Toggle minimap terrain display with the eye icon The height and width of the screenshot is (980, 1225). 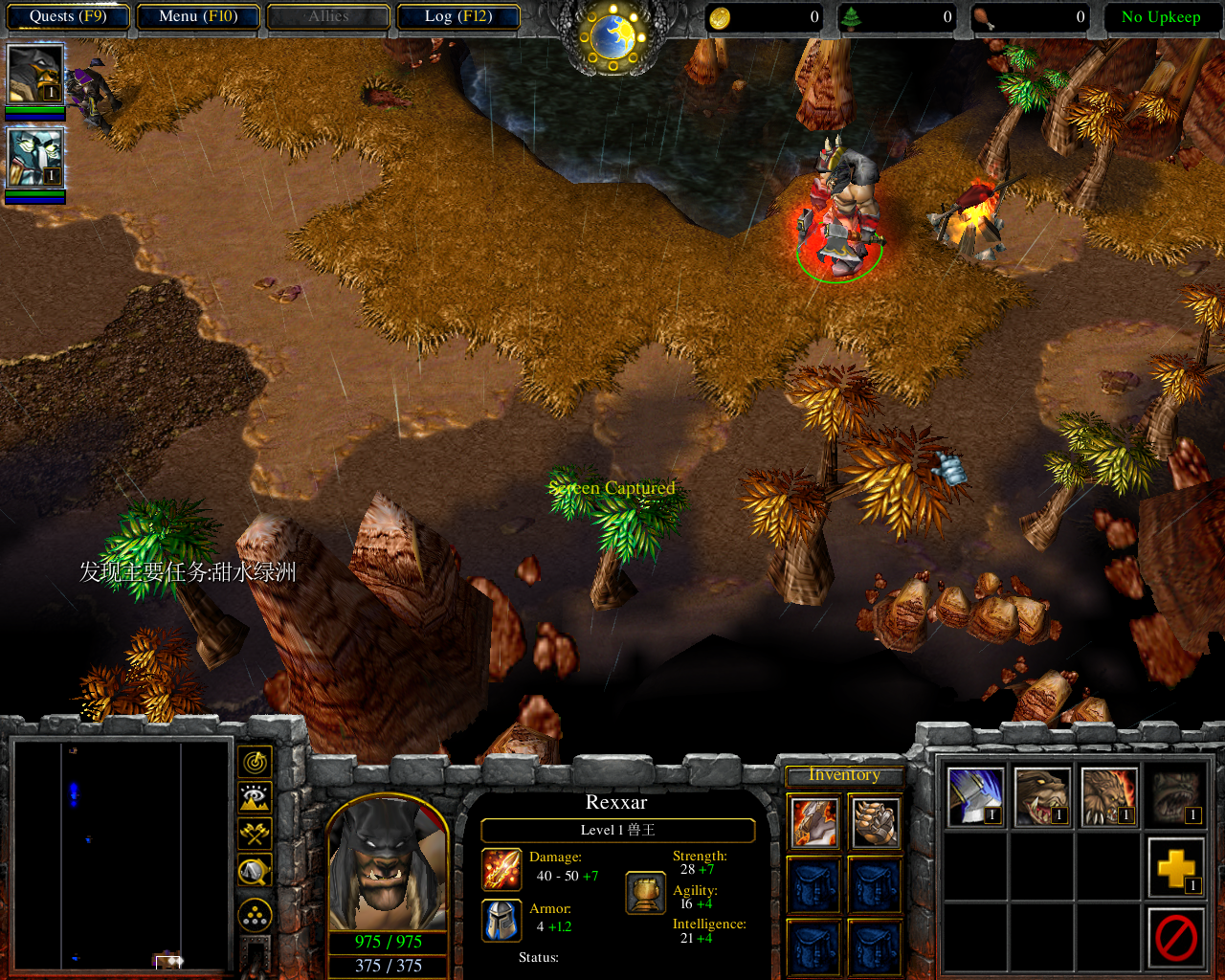pyautogui.click(x=255, y=797)
